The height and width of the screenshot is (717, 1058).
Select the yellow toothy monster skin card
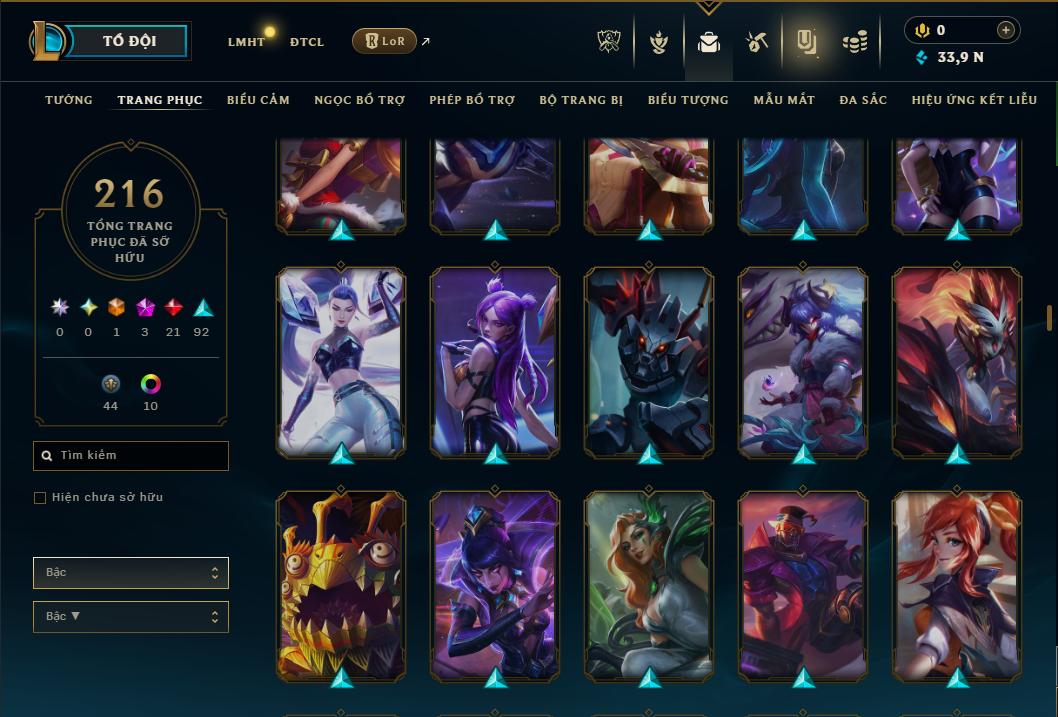341,585
